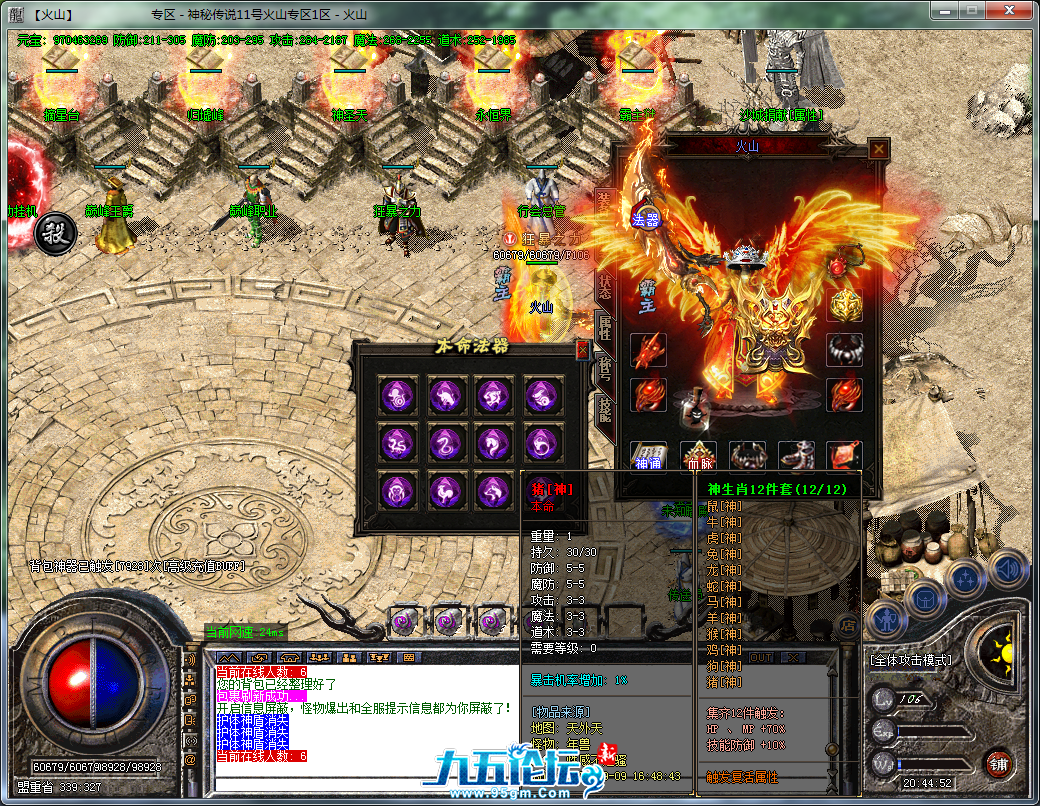Open the 铺 shop button
The image size is (1040, 806).
tap(998, 764)
